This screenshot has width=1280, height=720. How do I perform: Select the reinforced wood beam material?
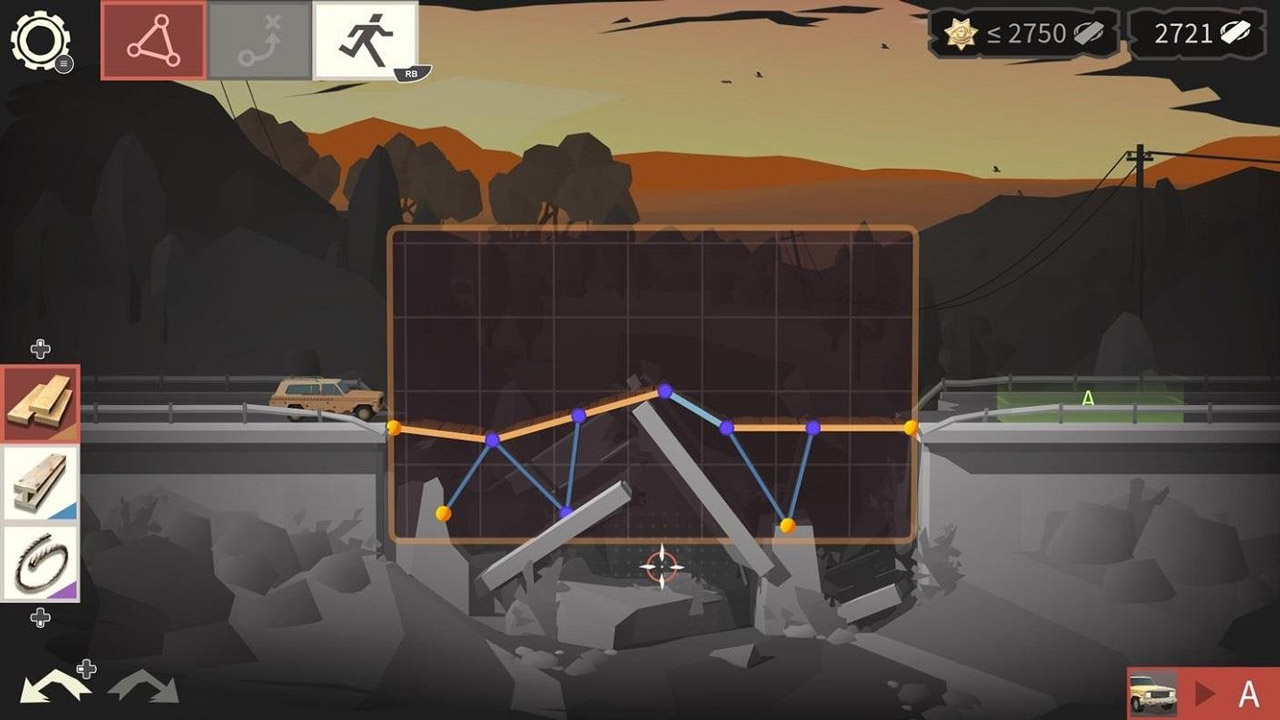pos(40,483)
